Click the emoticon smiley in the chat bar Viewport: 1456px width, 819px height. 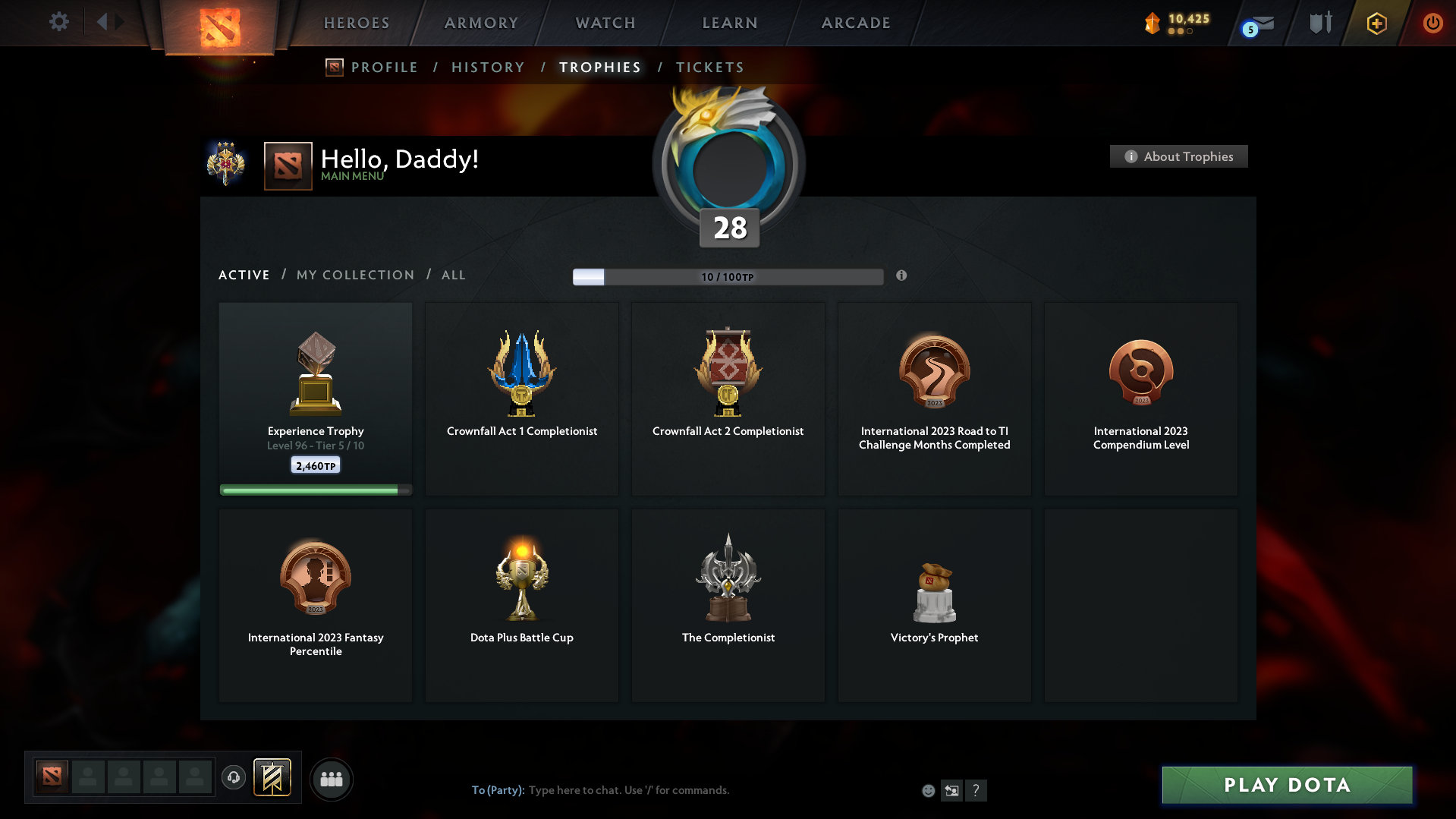tap(928, 789)
